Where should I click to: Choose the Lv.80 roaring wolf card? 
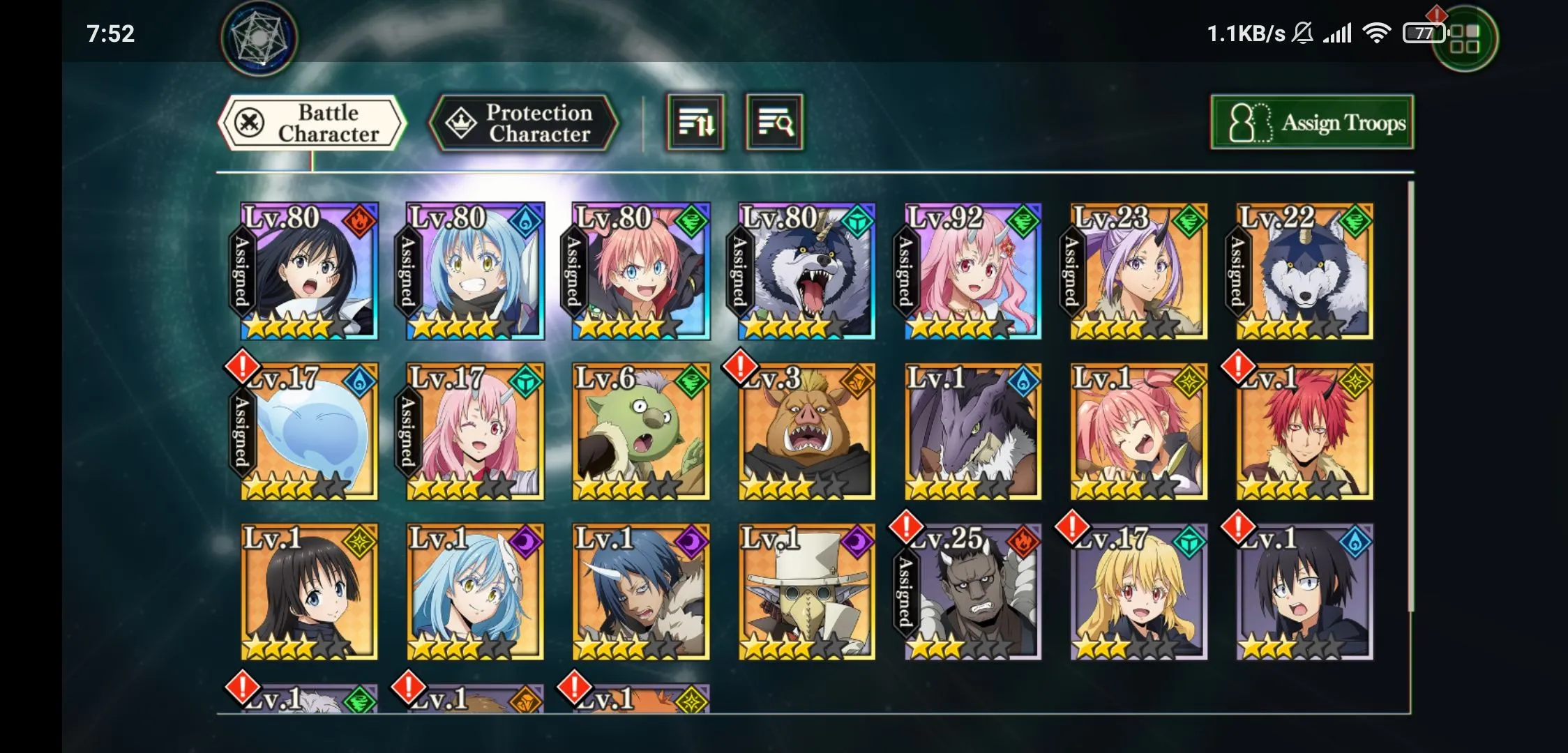(x=807, y=272)
